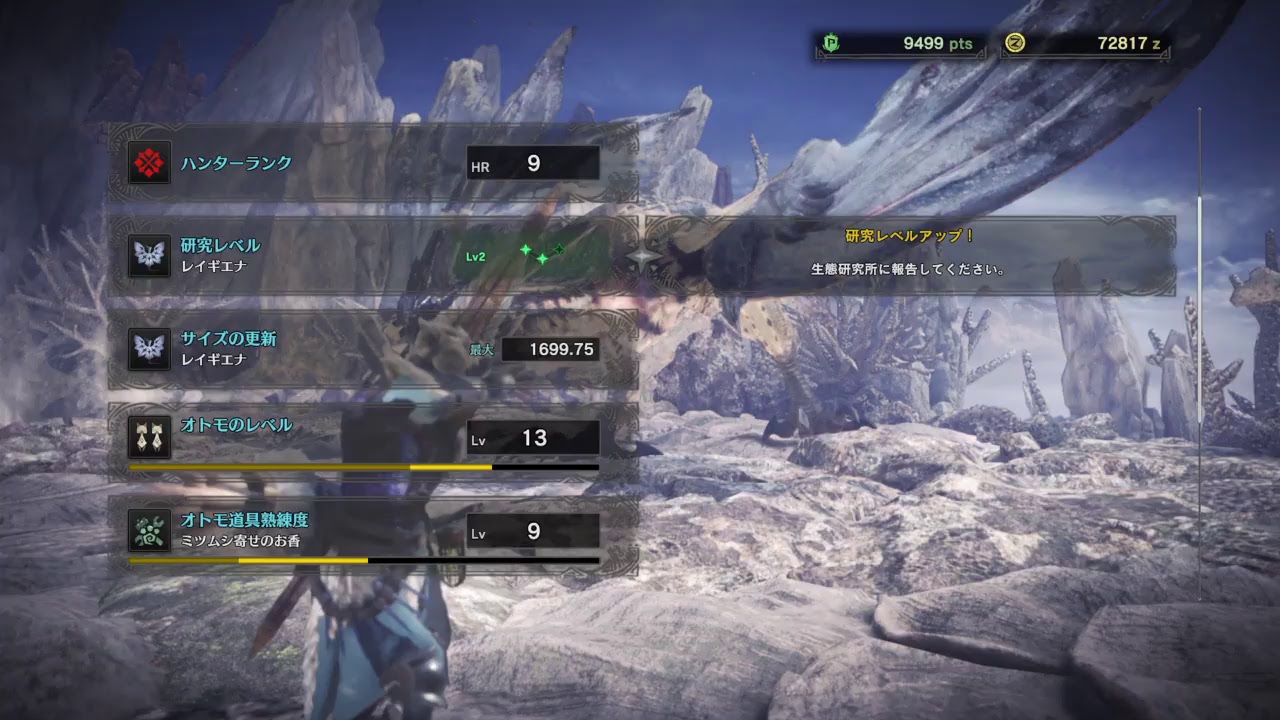Click the Research Level monster icon for Legiana

(149, 256)
